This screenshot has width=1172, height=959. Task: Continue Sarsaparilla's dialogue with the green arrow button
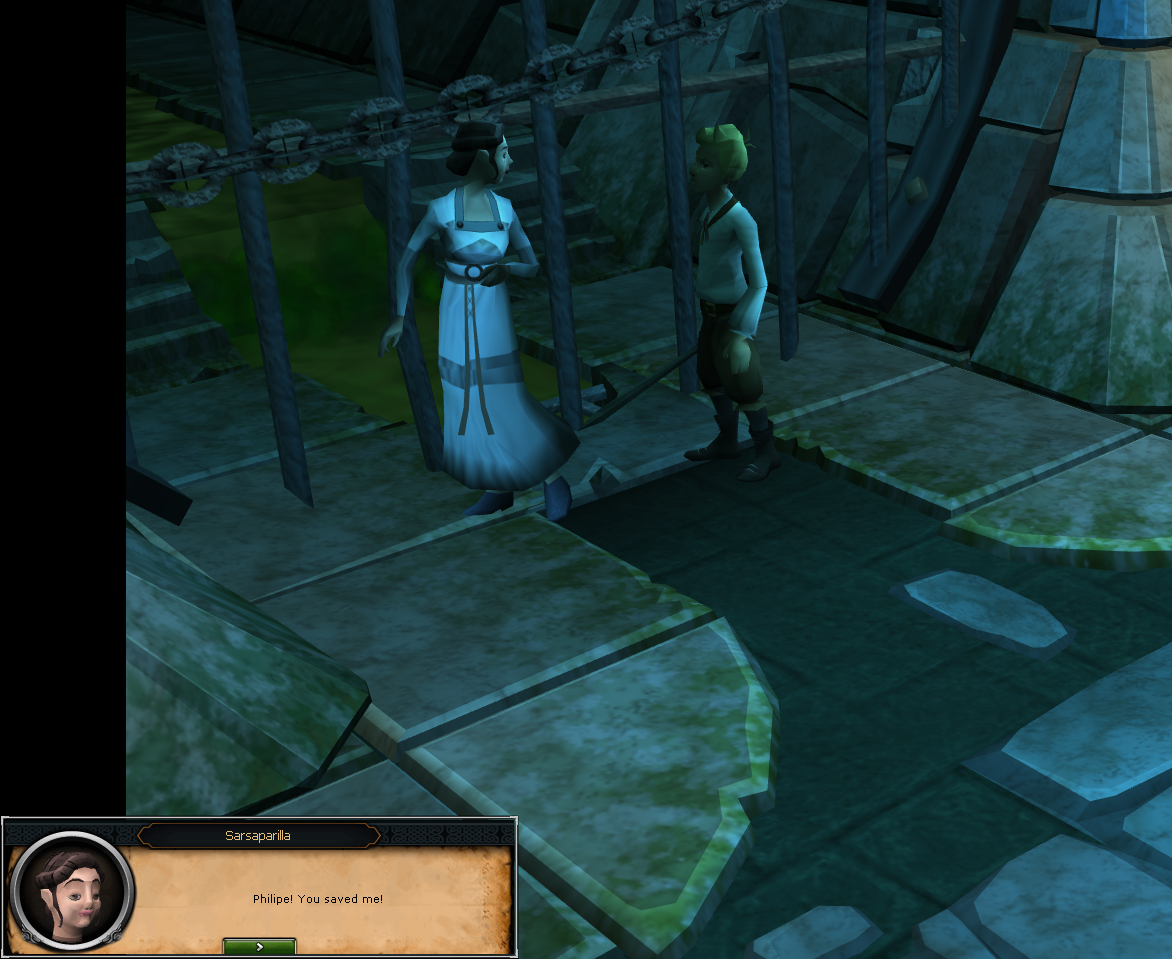(259, 946)
